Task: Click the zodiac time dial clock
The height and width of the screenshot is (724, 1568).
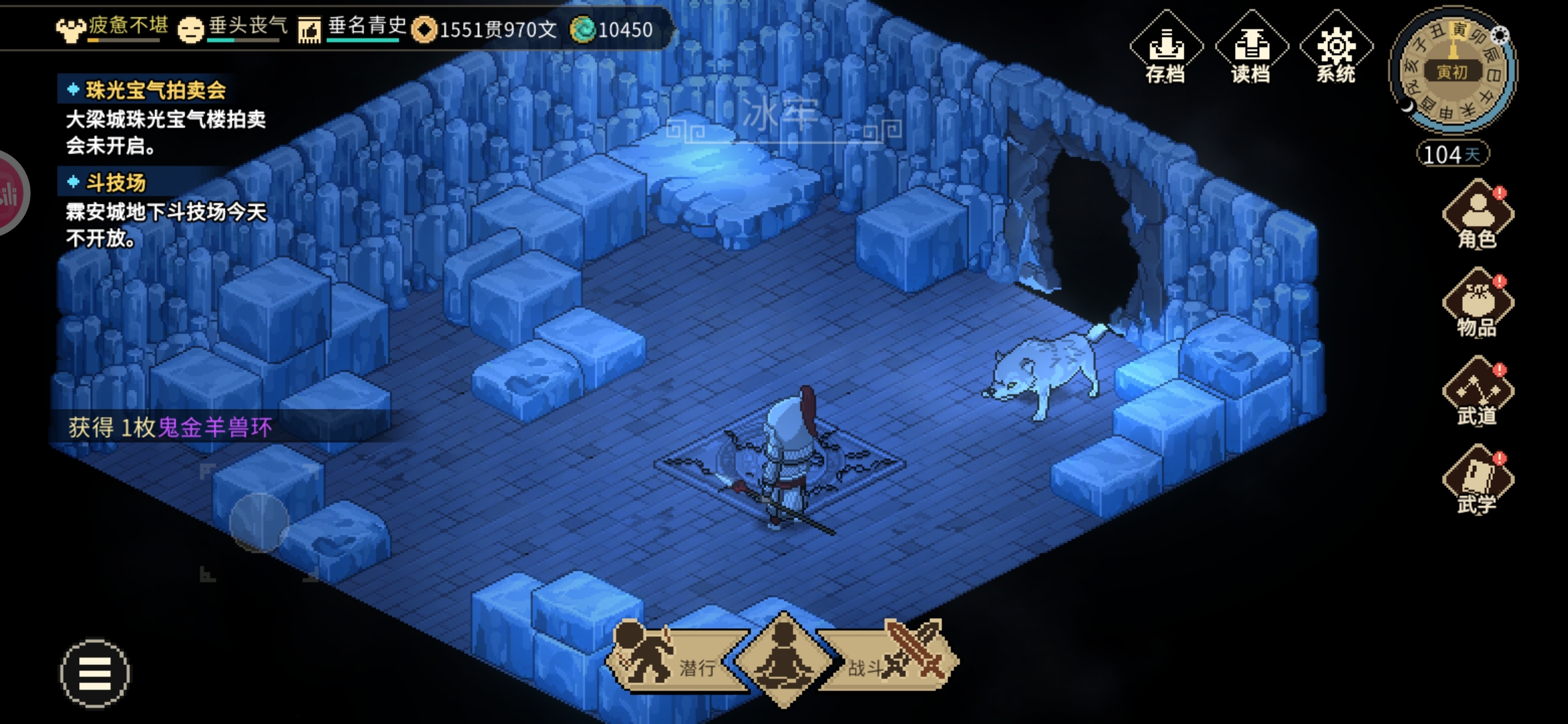Action: (x=1453, y=70)
